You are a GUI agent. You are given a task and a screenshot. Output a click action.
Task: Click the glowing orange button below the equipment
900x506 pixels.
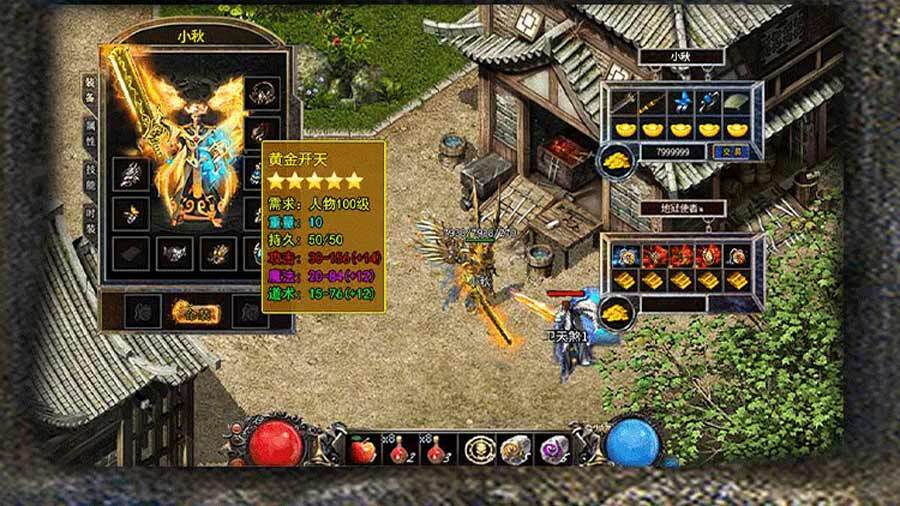tap(195, 311)
